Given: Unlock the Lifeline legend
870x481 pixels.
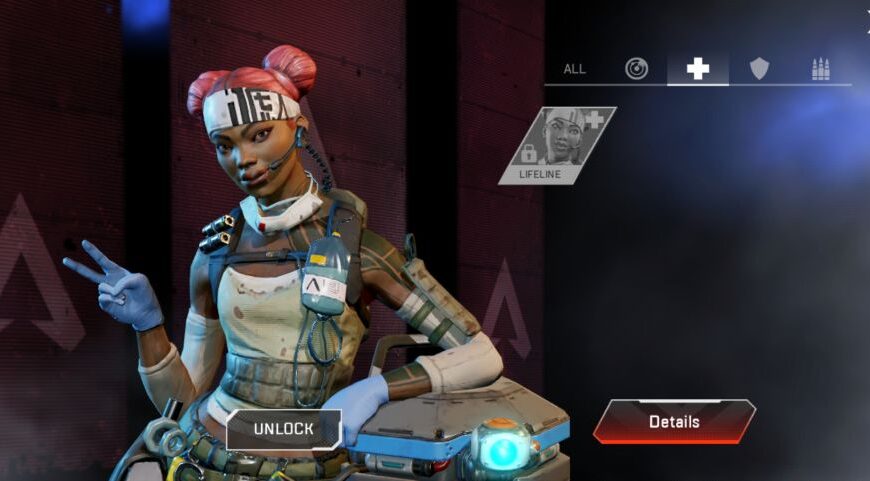Looking at the screenshot, I should tap(283, 429).
